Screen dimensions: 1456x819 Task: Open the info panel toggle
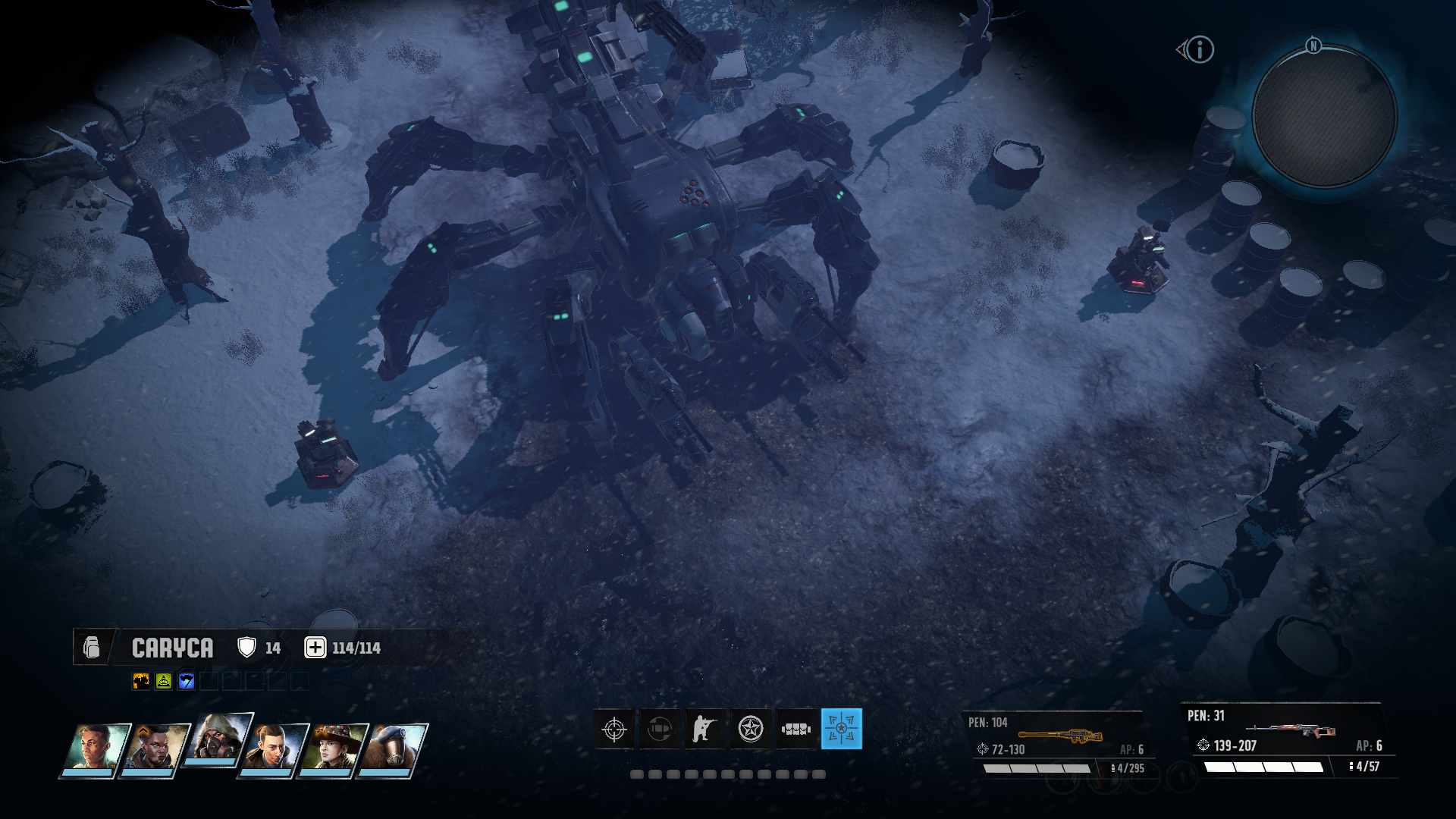[x=1199, y=50]
